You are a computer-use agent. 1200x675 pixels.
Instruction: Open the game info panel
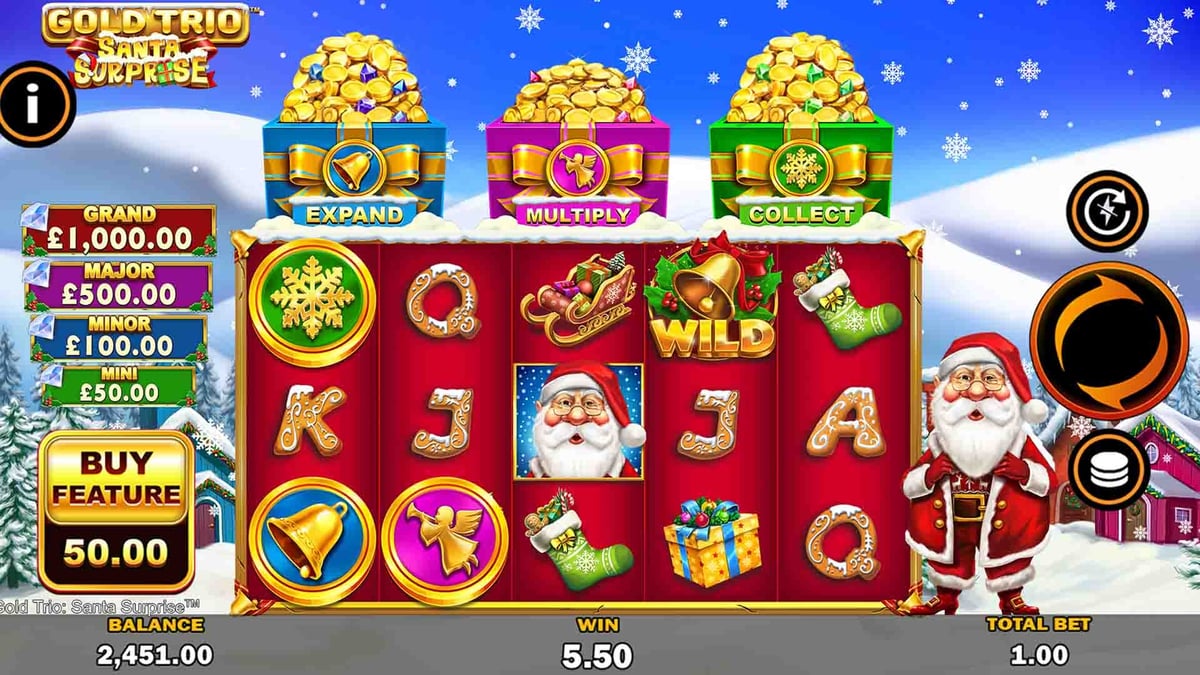pyautogui.click(x=35, y=104)
